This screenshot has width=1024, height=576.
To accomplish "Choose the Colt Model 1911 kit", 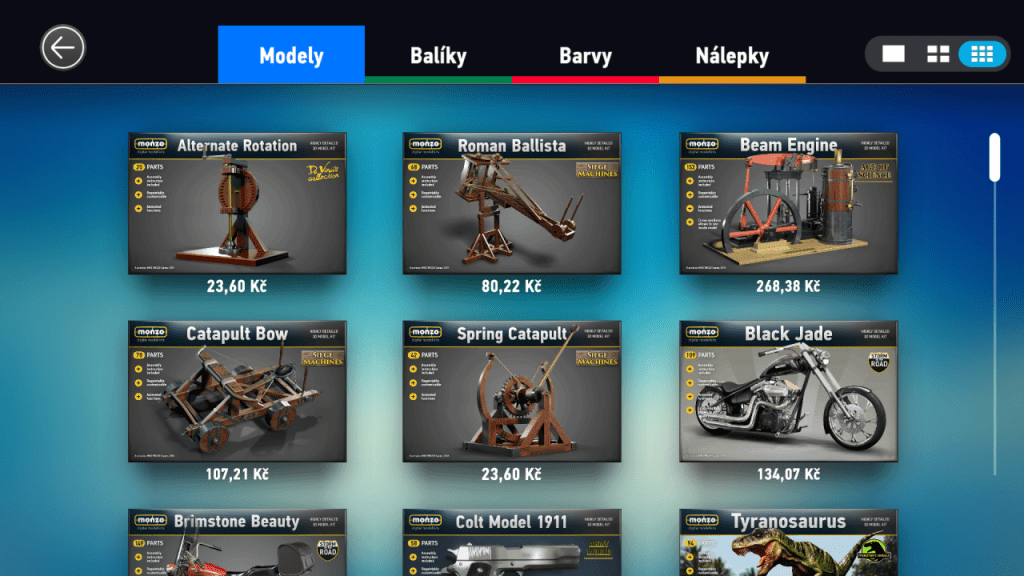I will click(x=512, y=543).
